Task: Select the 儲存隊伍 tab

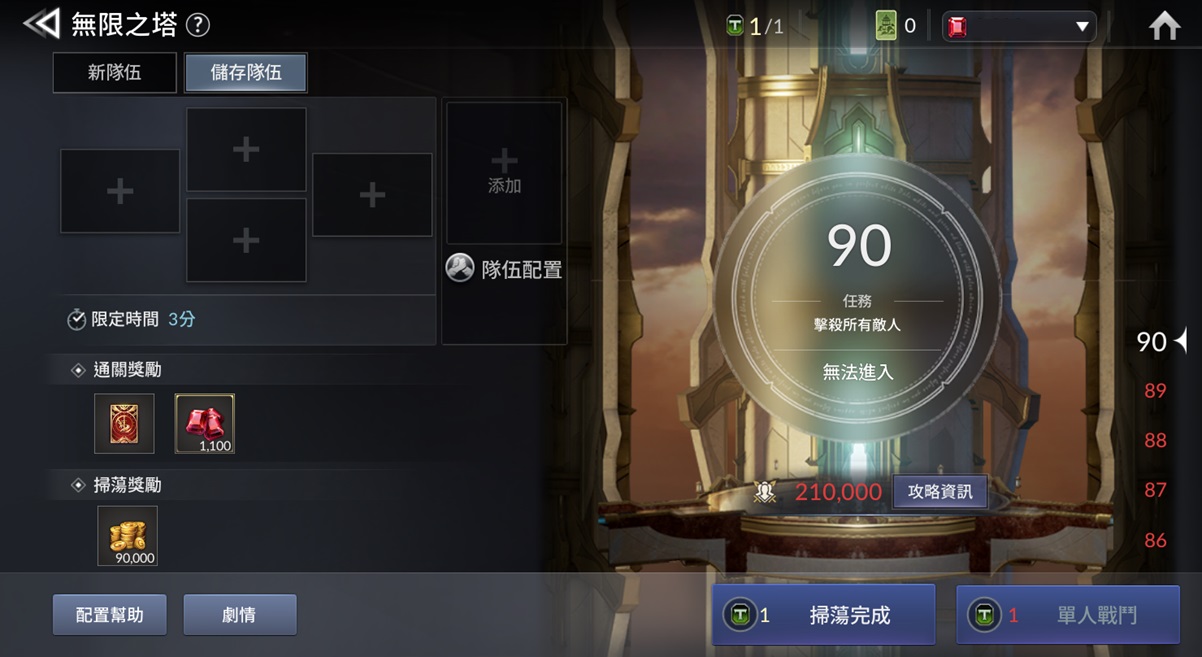Action: (x=246, y=73)
